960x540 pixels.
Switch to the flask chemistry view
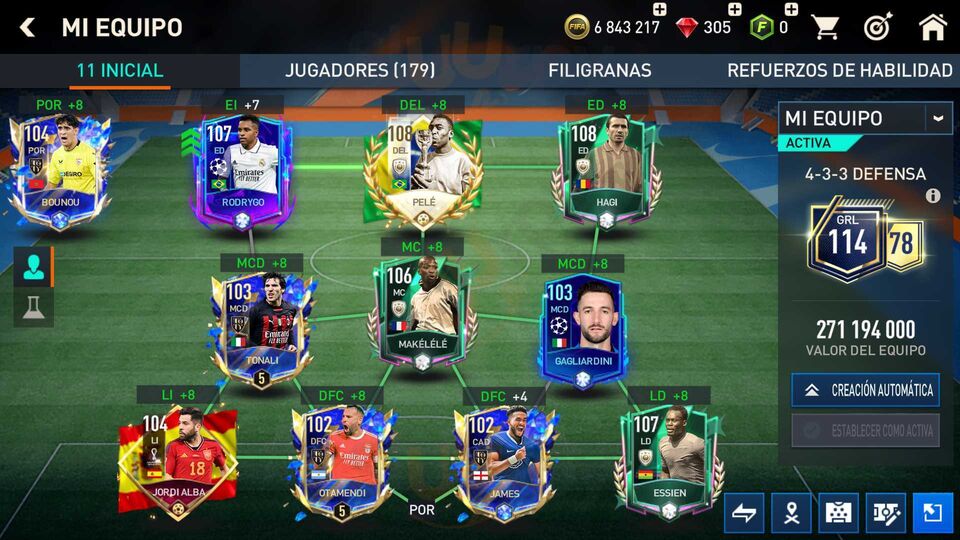coord(33,308)
